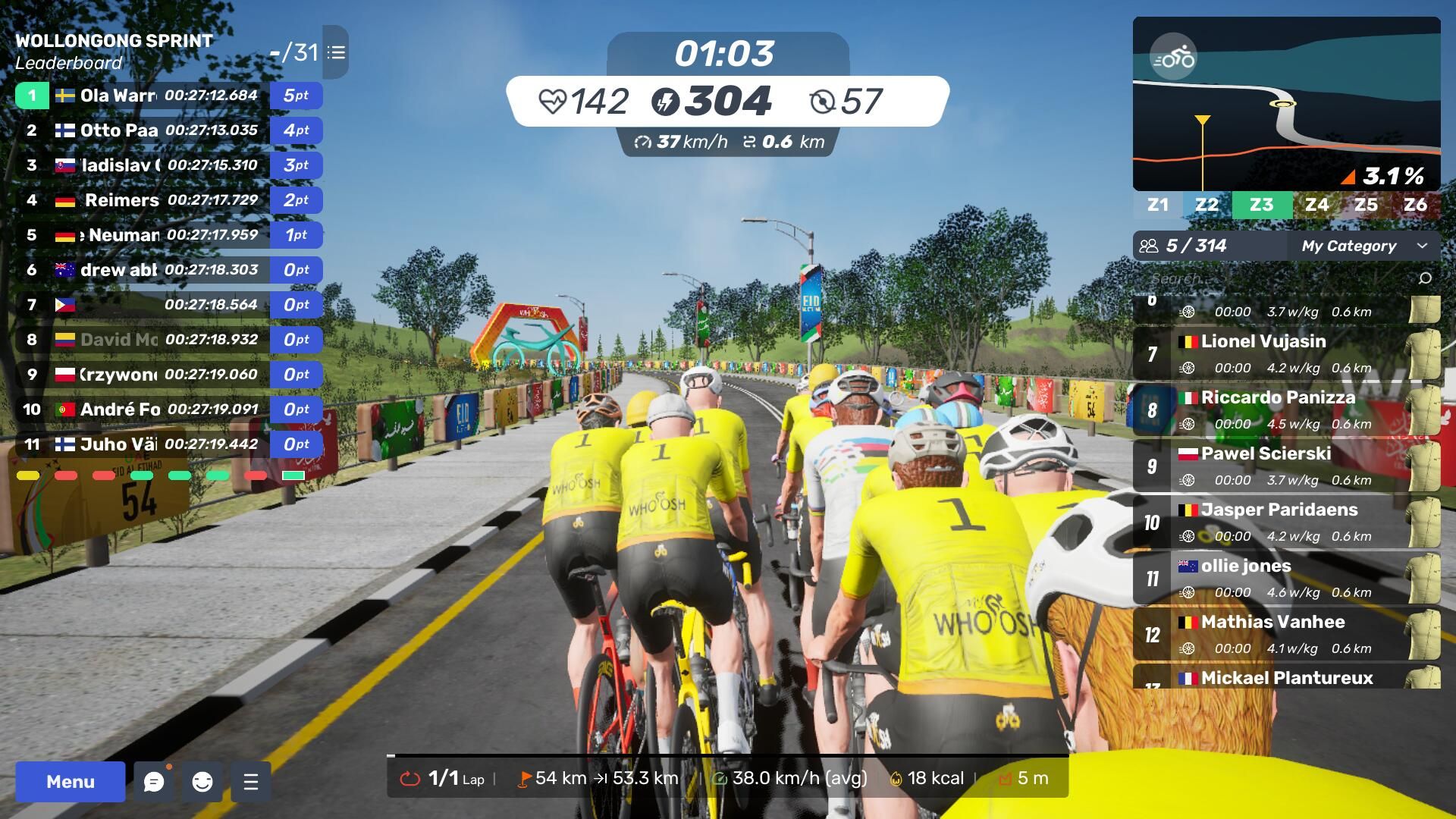Select André Fo leaderboard row

168,409
